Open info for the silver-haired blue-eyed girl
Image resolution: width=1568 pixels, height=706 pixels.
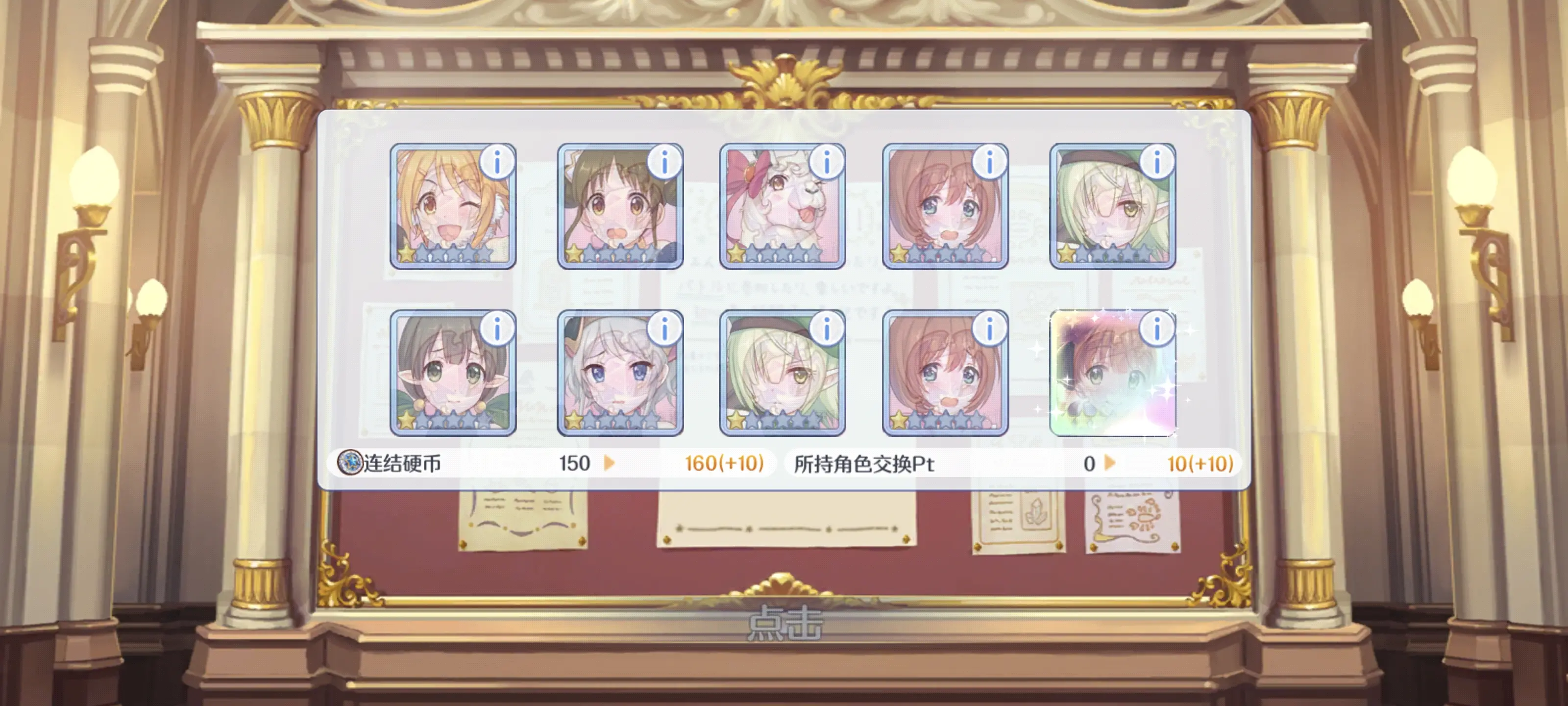pos(664,329)
